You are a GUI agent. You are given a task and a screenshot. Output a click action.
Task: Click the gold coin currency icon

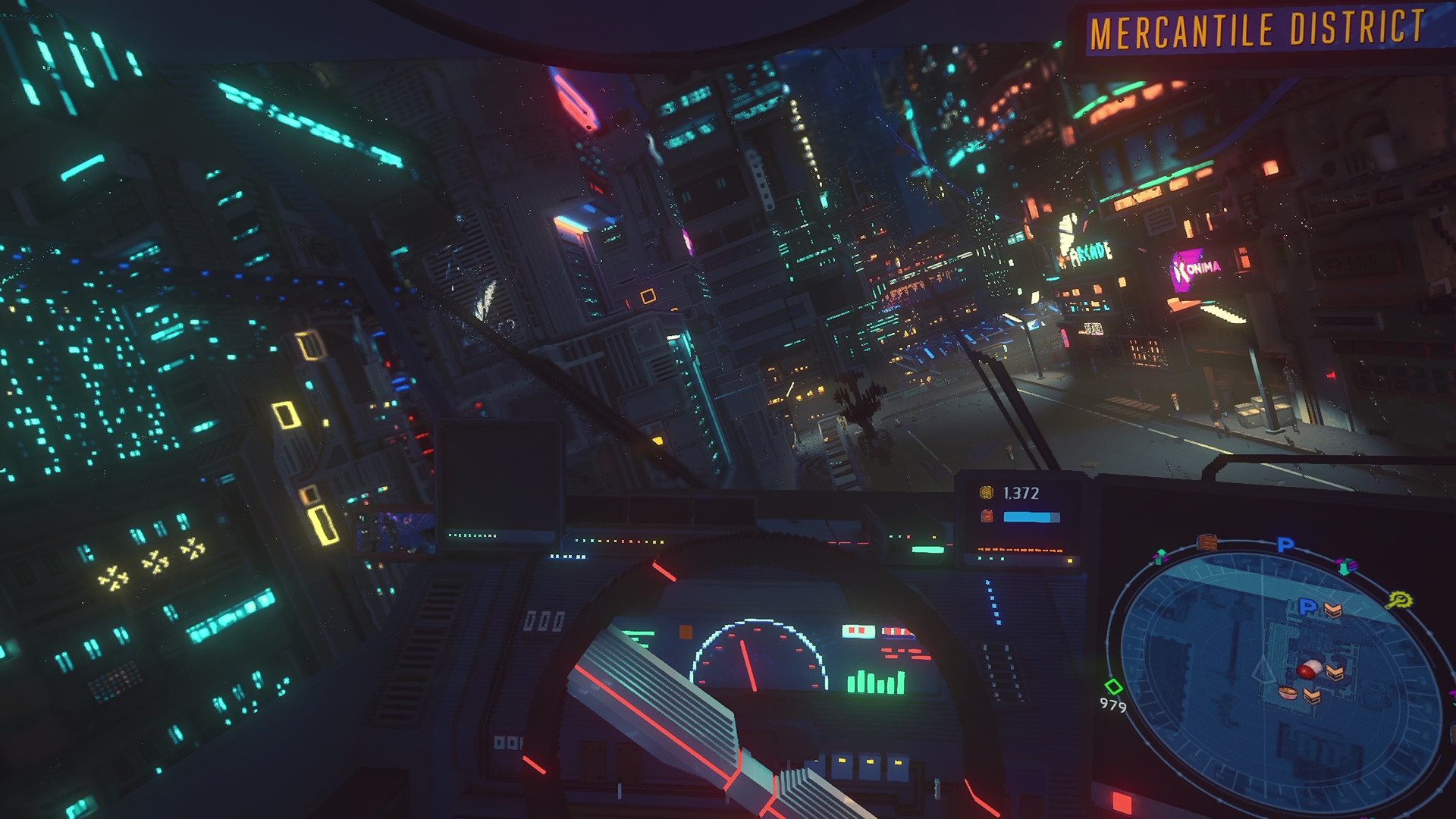988,492
